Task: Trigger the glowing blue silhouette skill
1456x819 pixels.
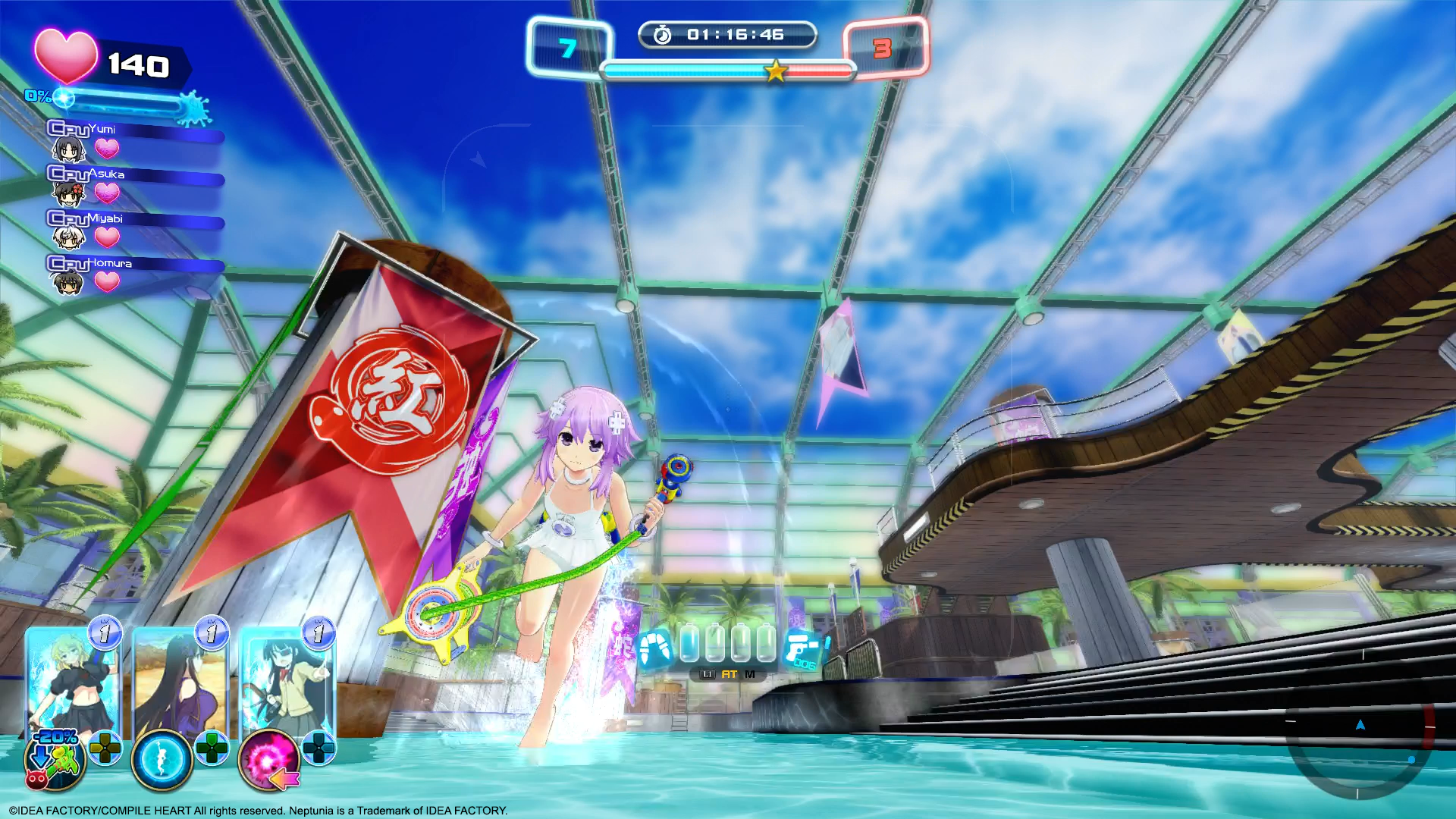Action: pyautogui.click(x=162, y=760)
